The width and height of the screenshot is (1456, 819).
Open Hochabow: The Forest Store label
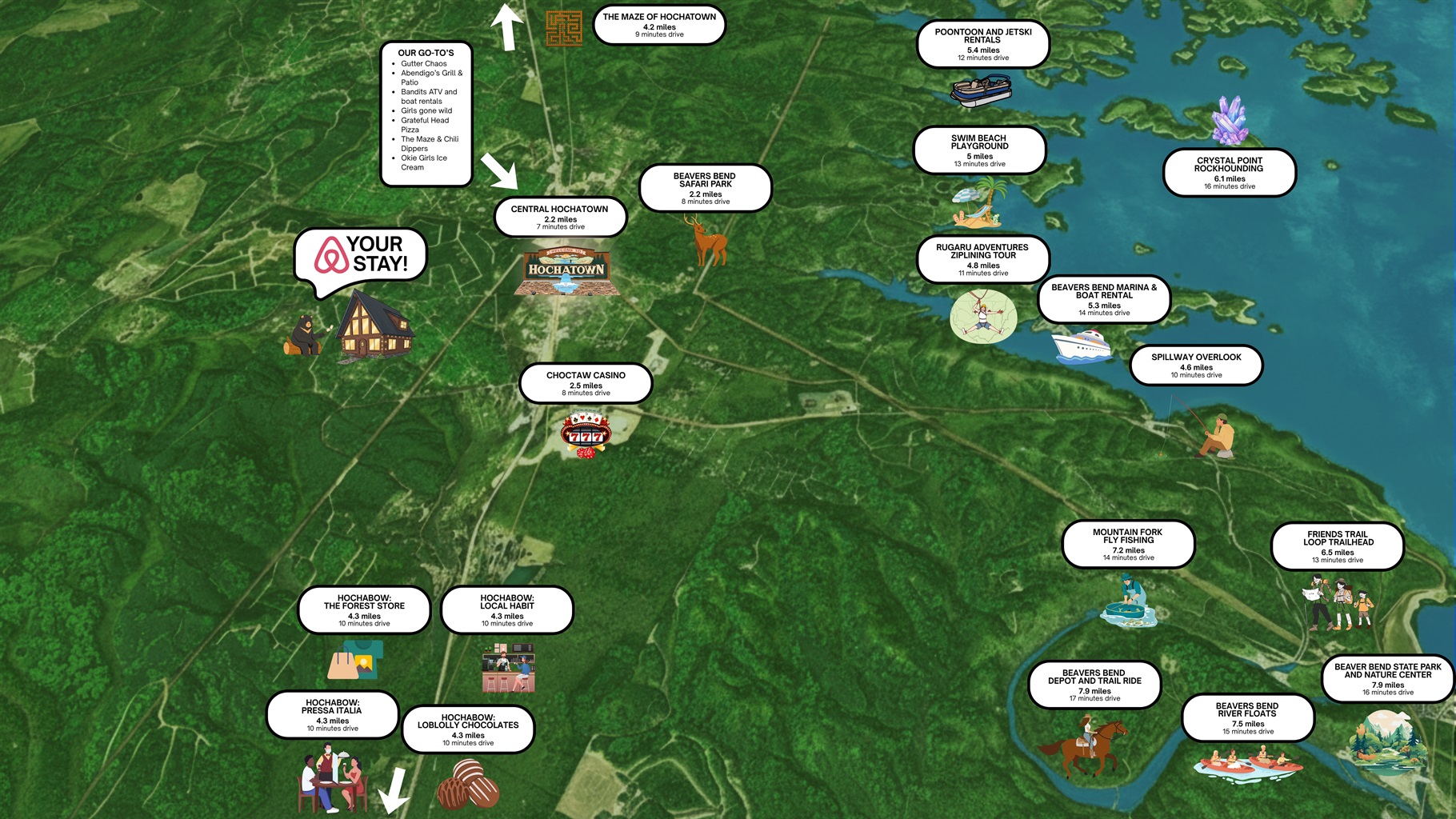pos(364,609)
